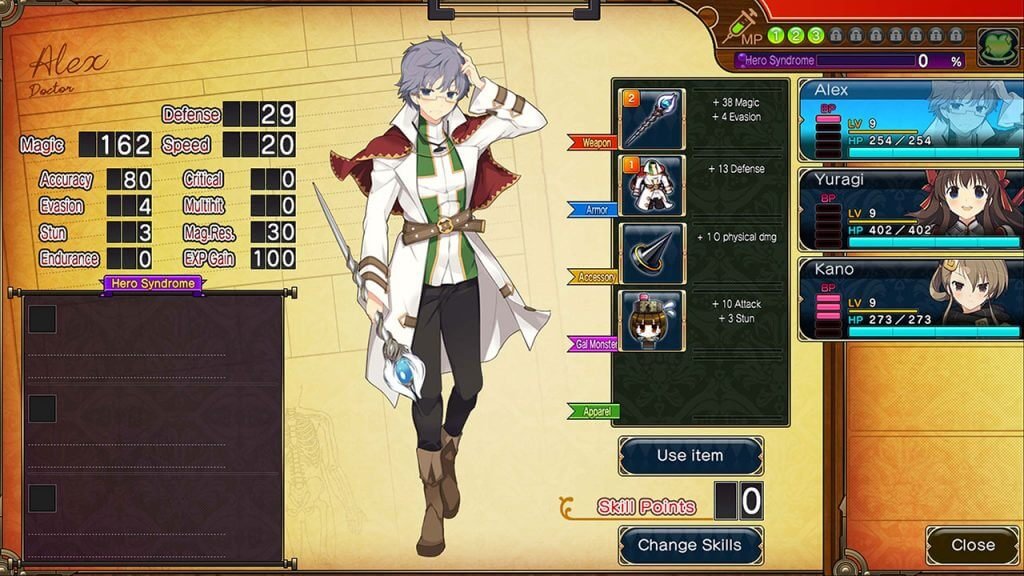Select the Gal Monster equipment slot

(x=652, y=320)
